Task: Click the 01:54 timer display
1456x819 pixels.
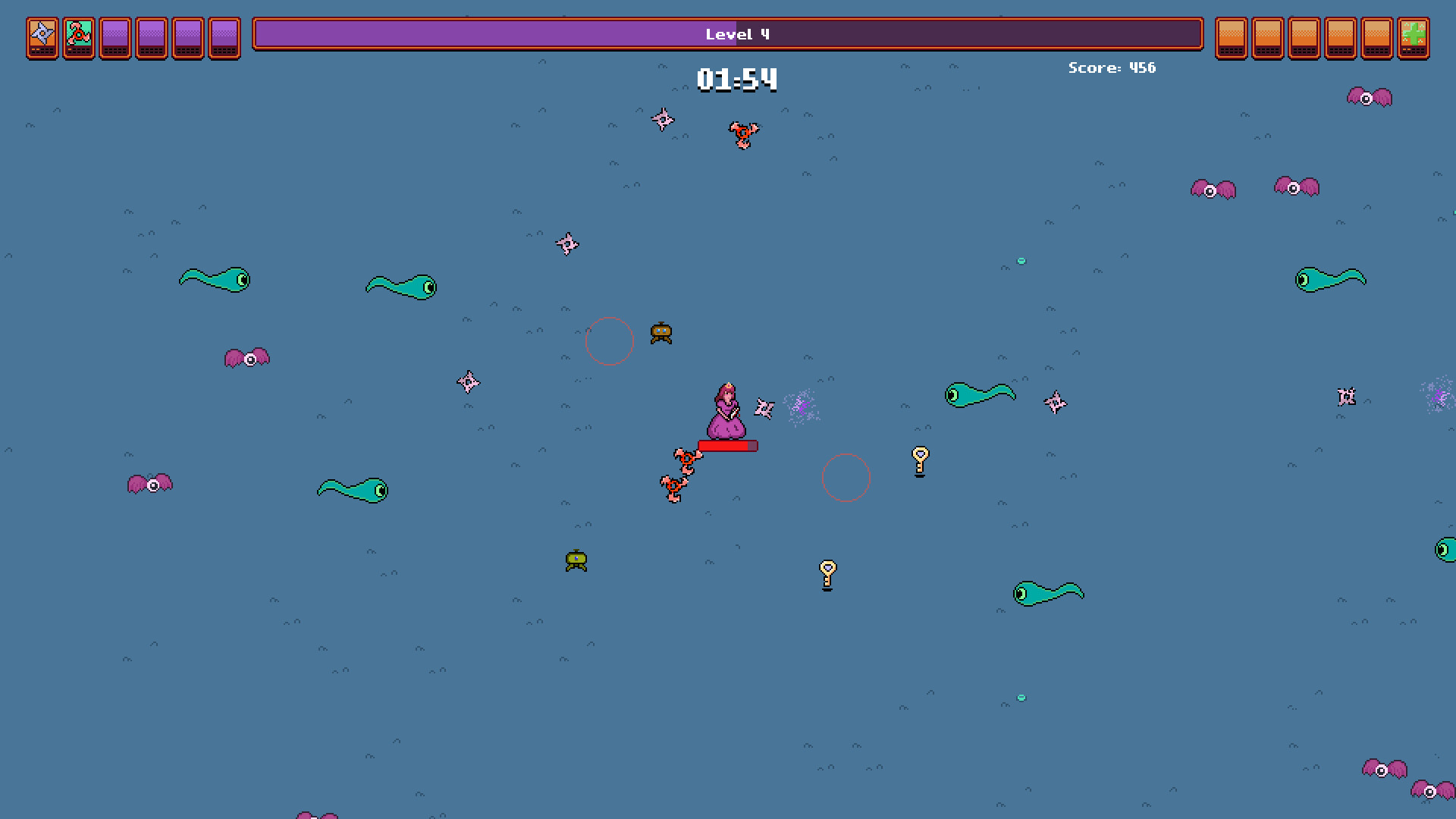Action: 736,79
